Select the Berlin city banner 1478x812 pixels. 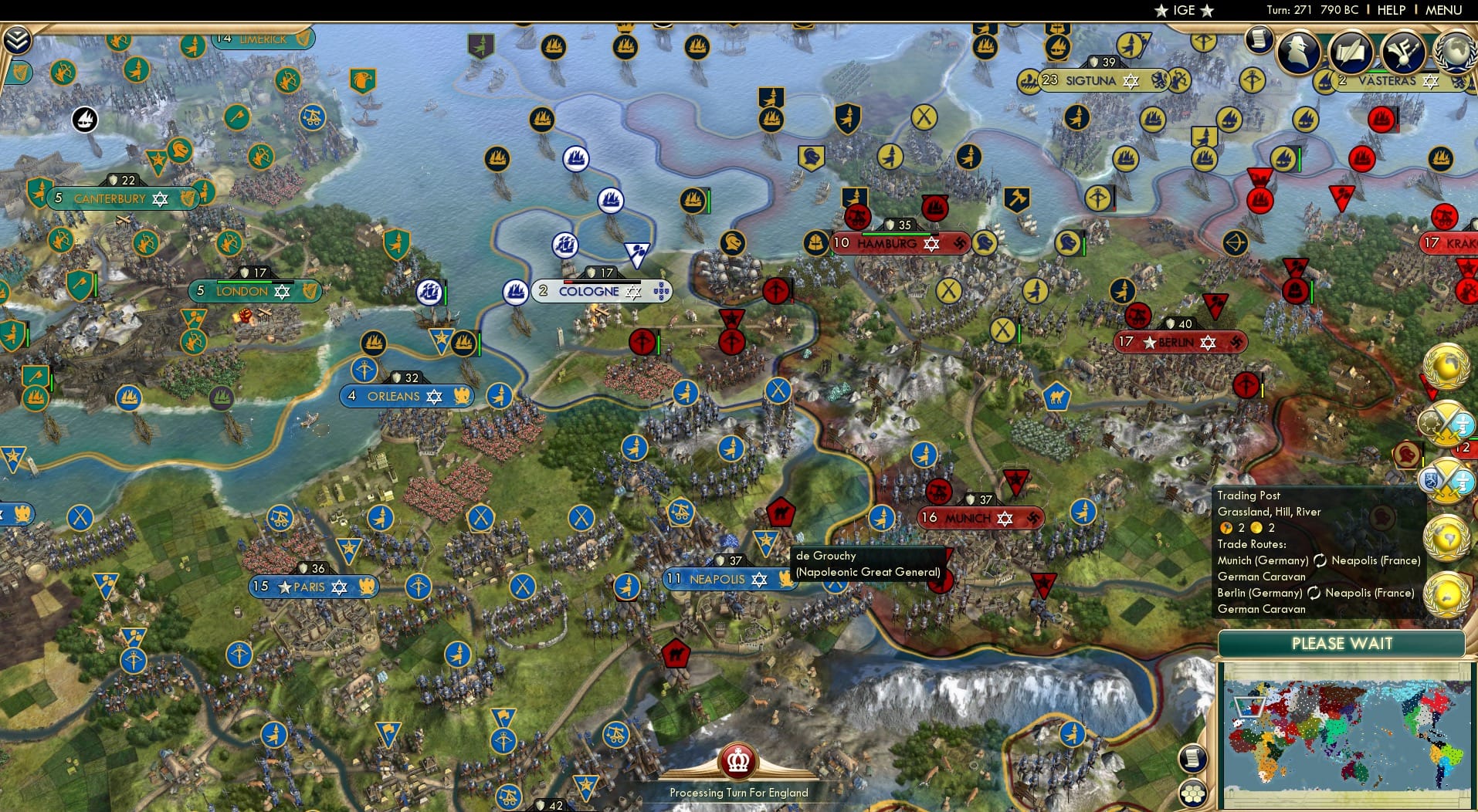(1179, 342)
